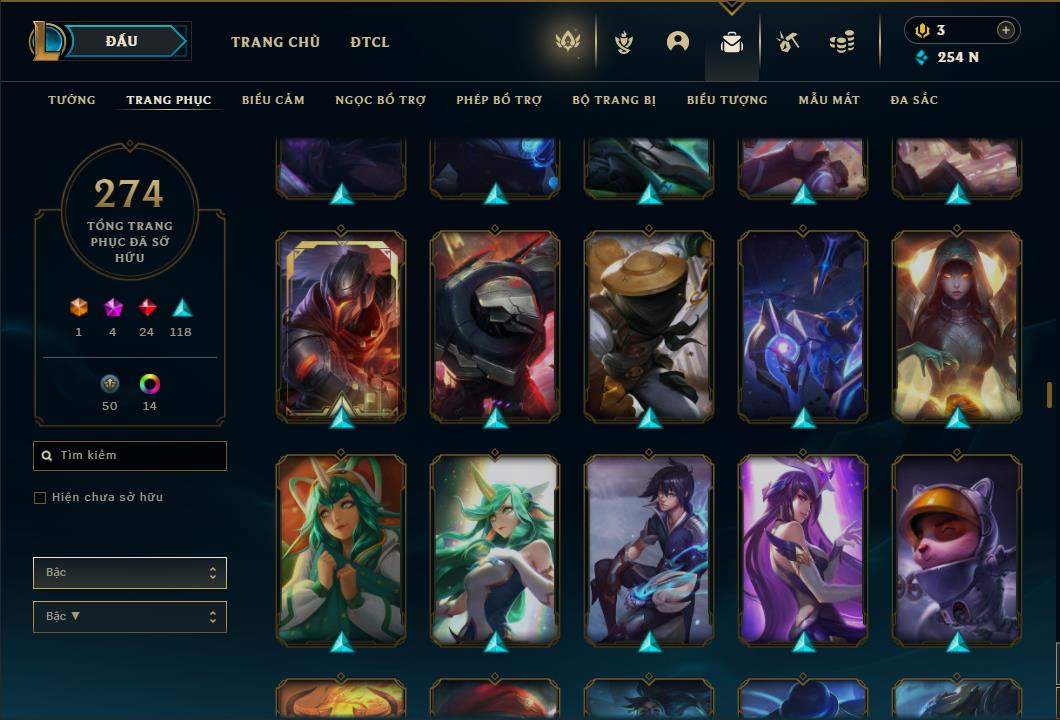Toggle the Hiện chưa sở hữu checkbox

(40, 498)
